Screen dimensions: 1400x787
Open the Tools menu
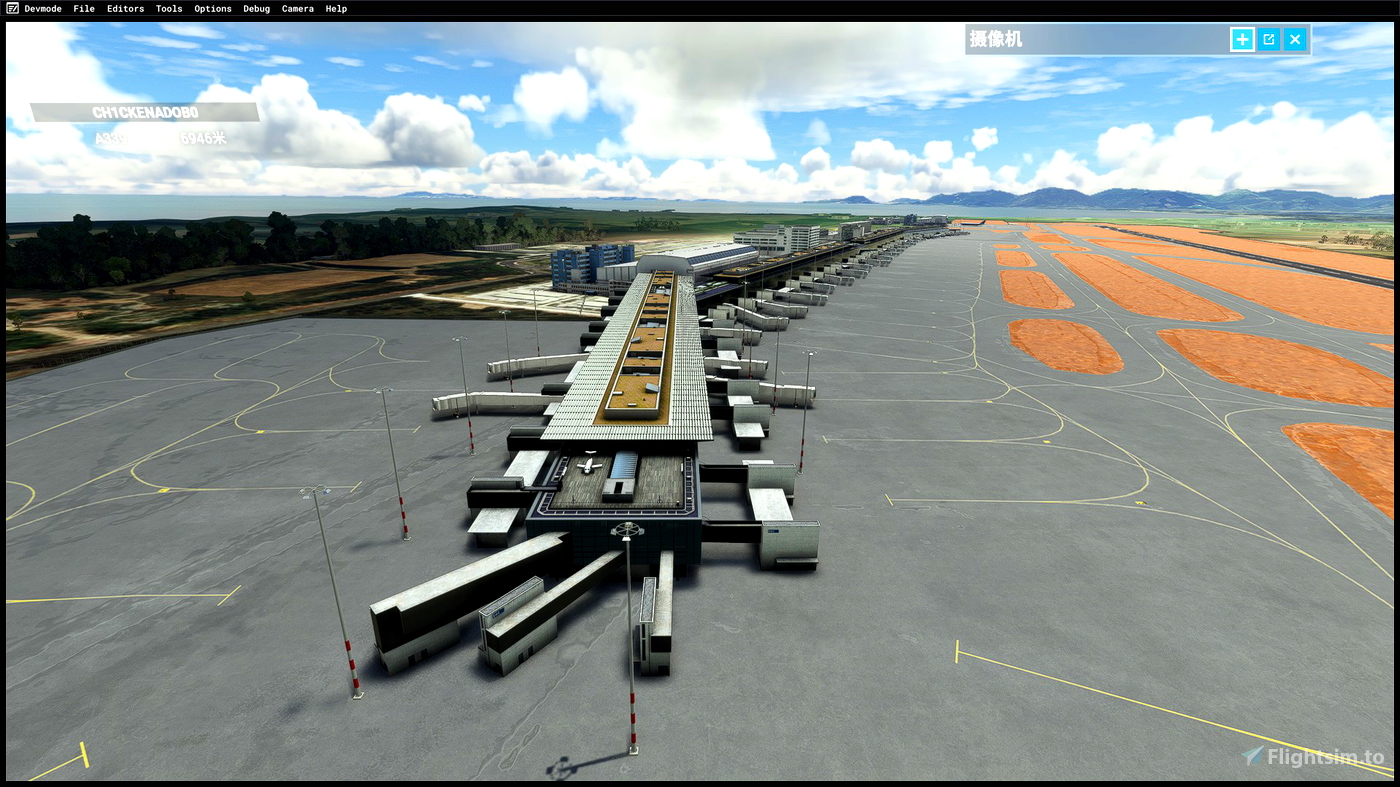tap(168, 8)
